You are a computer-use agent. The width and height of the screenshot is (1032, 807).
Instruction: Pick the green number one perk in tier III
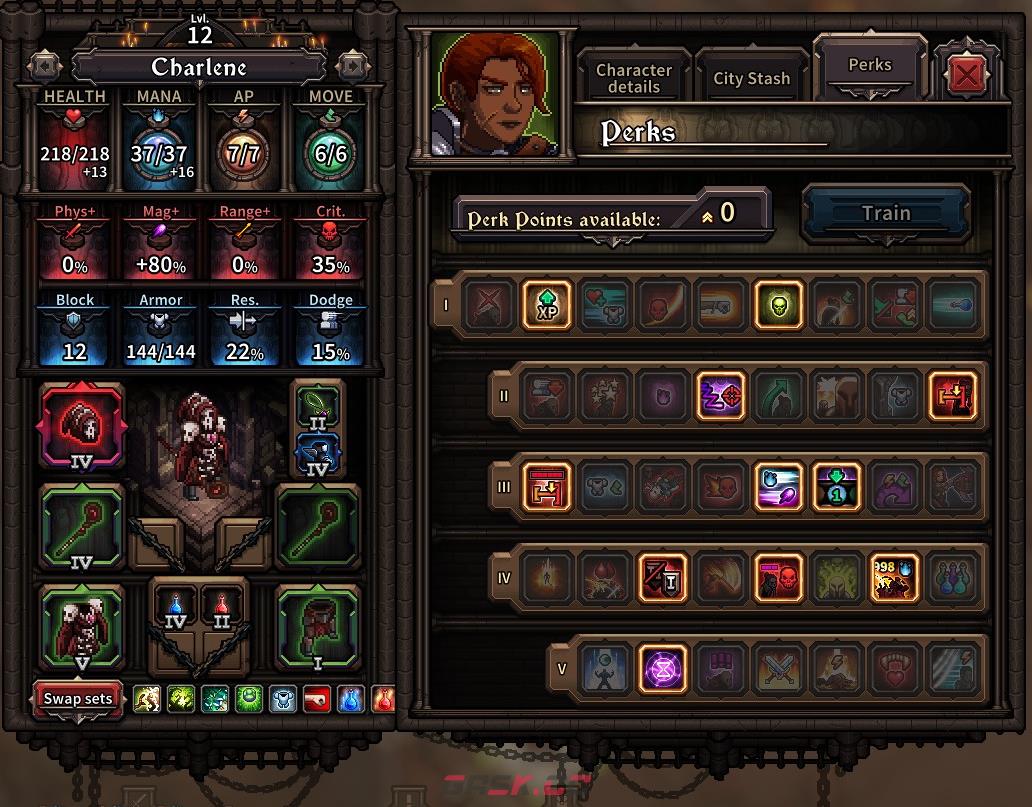point(836,487)
